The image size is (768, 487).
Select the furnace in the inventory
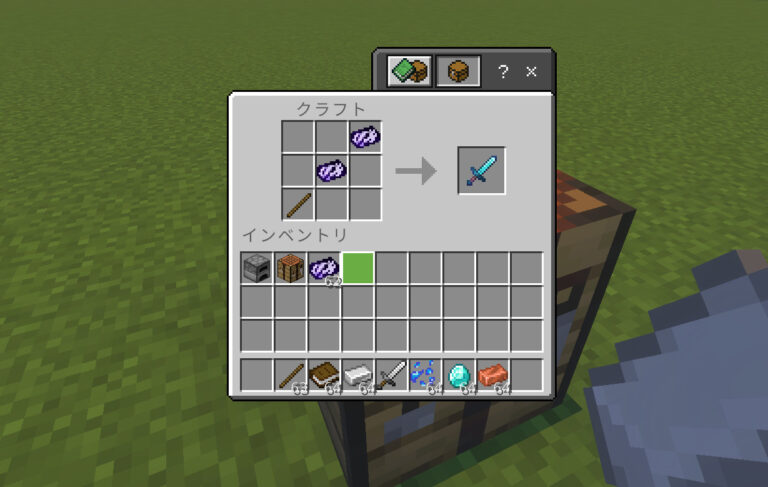coord(257,268)
